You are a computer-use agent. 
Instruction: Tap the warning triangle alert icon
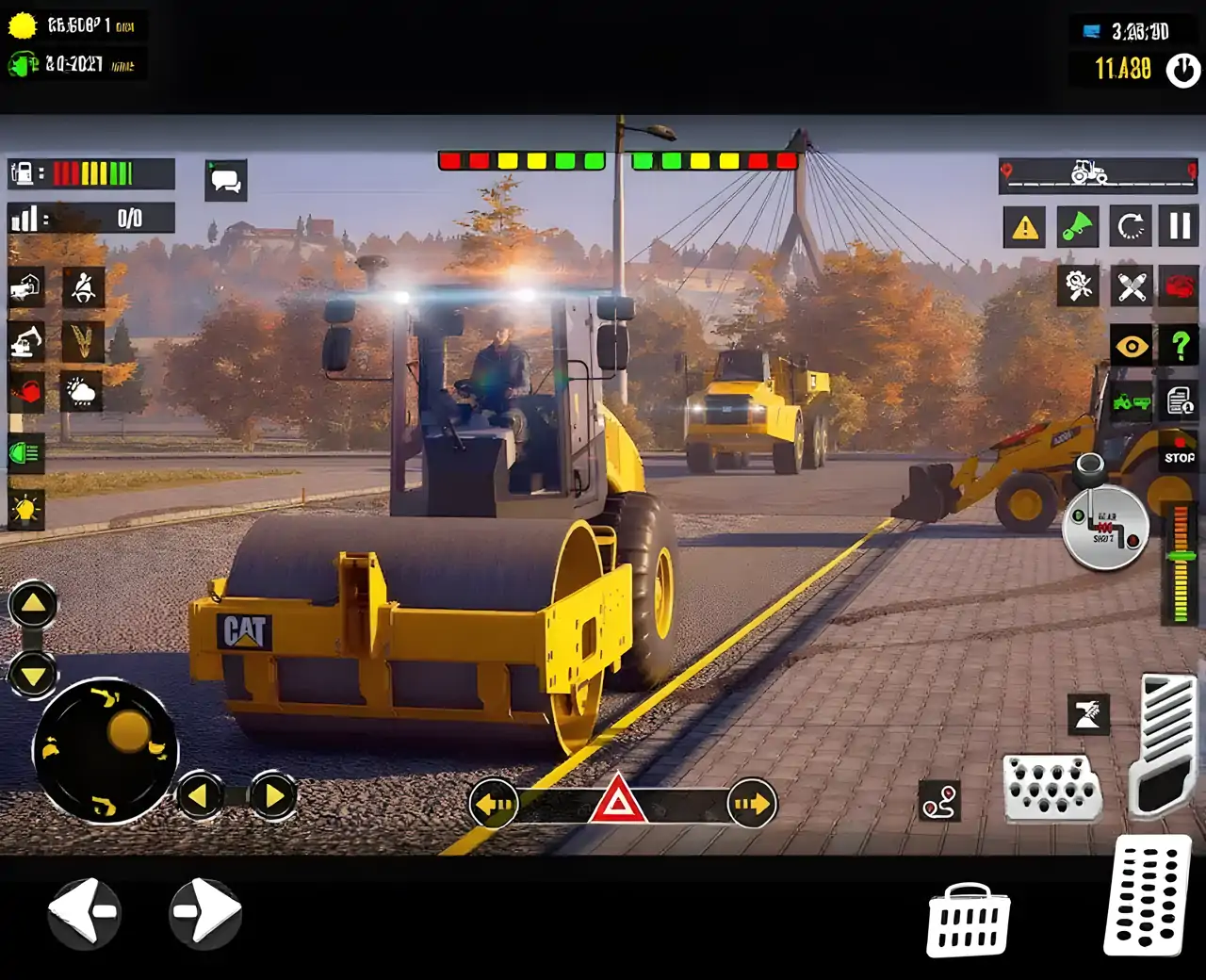click(1024, 226)
